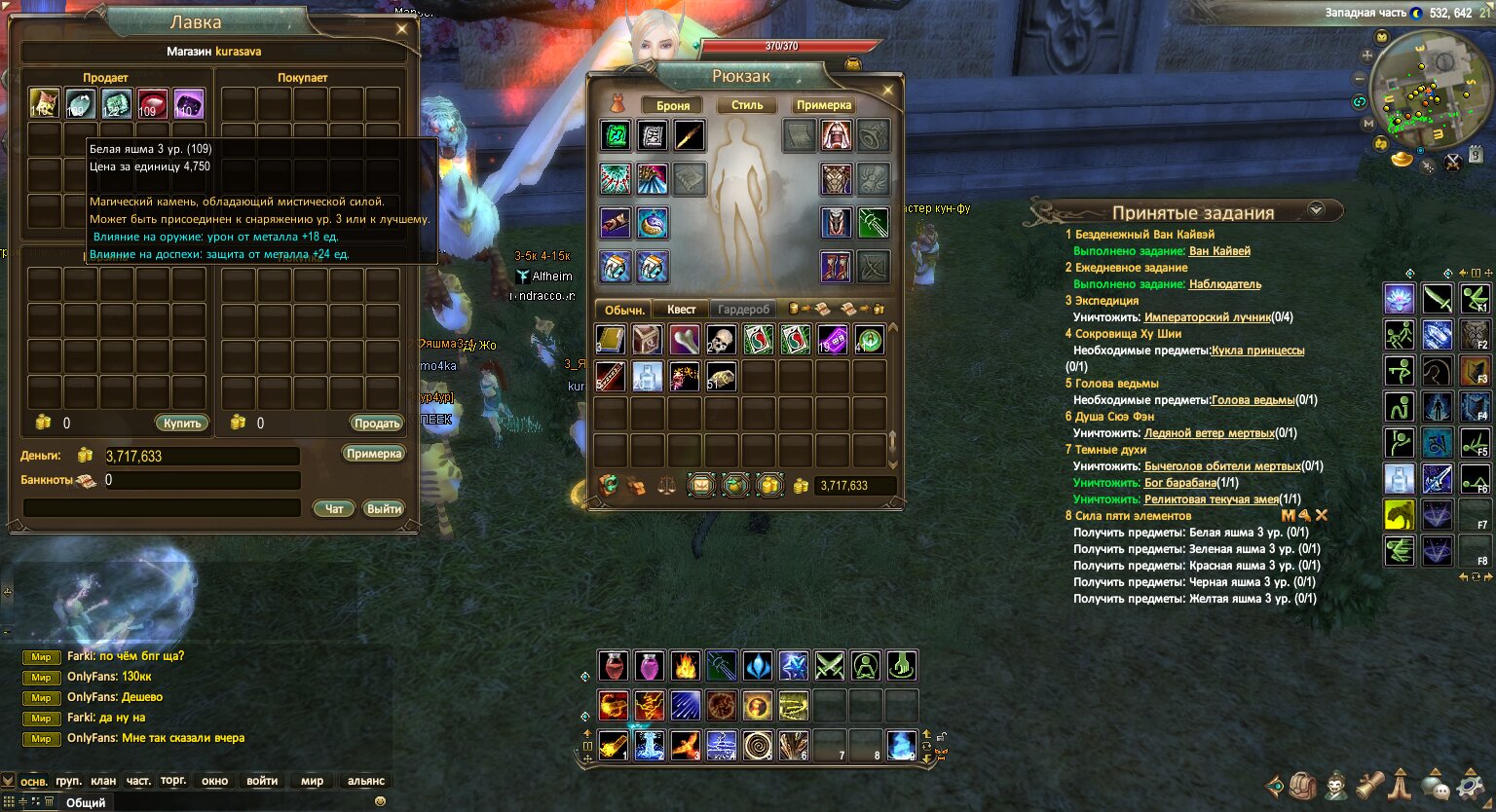Click the Продать button
This screenshot has width=1496, height=812.
click(377, 424)
